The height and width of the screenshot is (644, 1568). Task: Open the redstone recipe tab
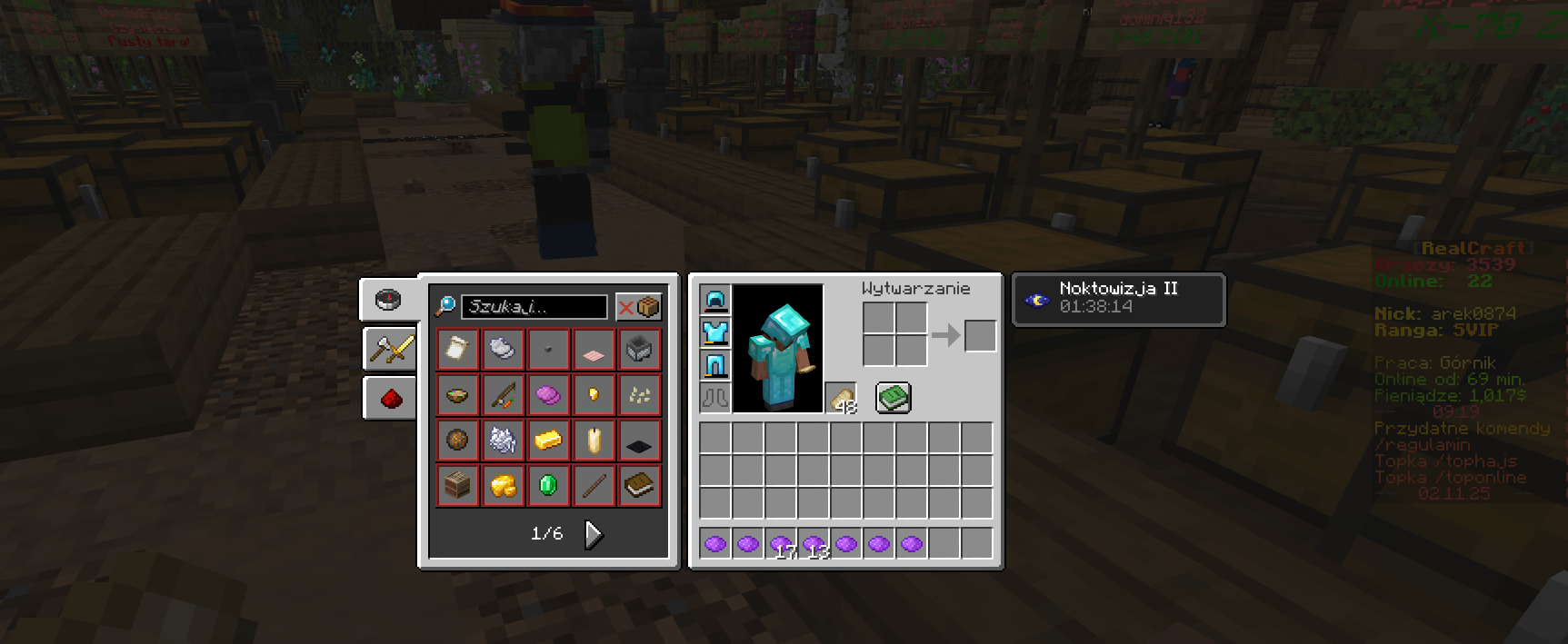(390, 398)
